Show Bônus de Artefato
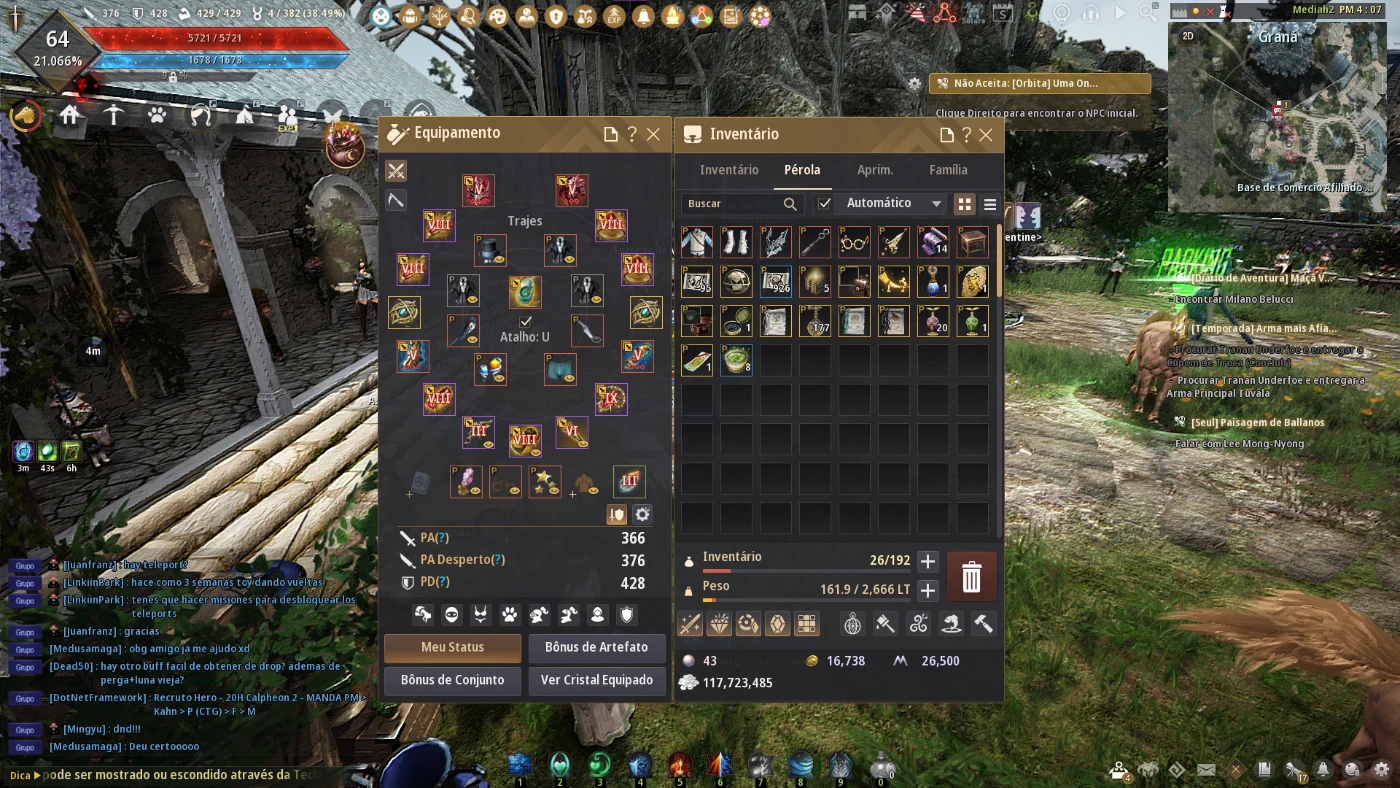 pyautogui.click(x=596, y=647)
